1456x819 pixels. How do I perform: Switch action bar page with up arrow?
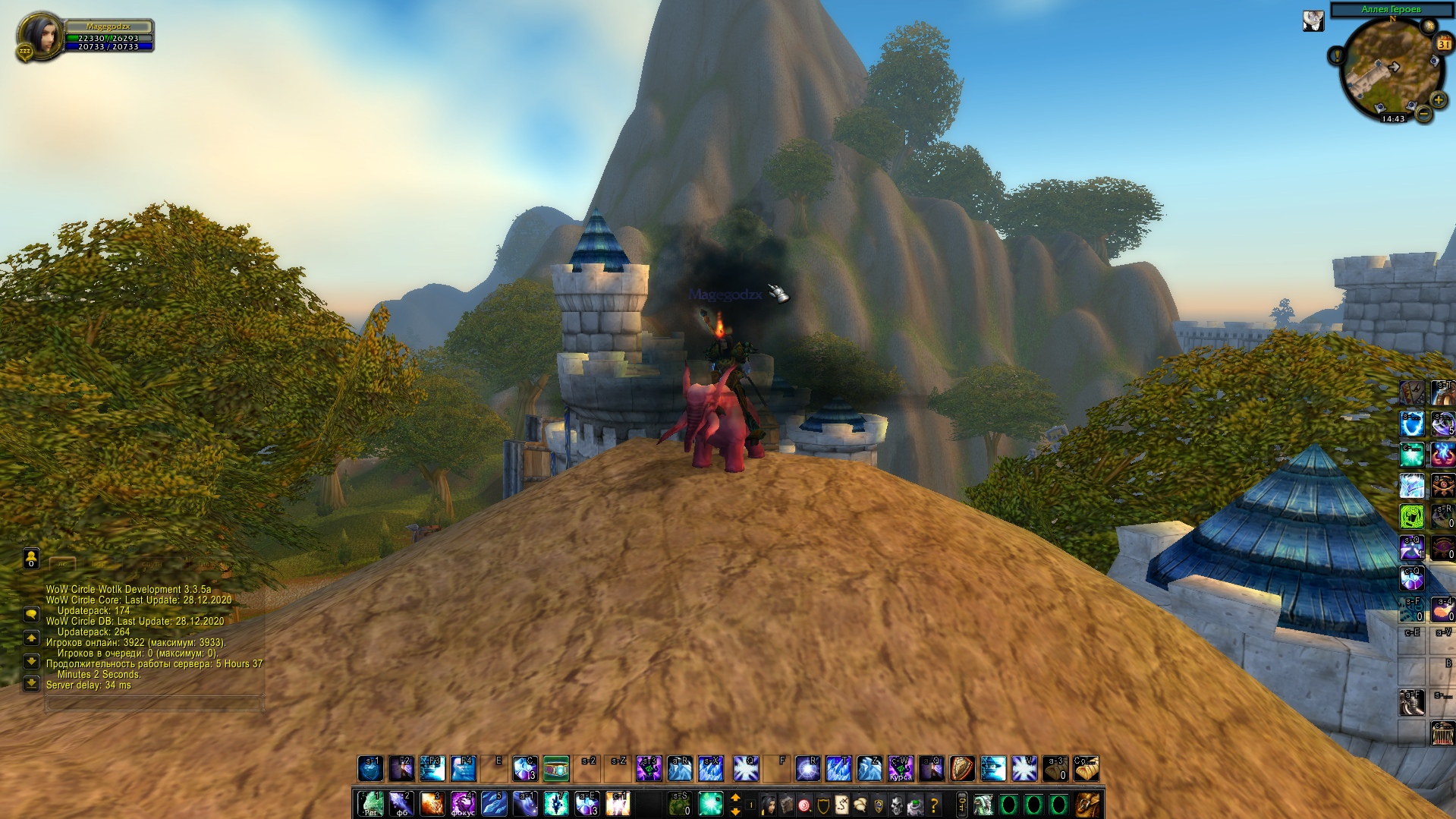pos(735,798)
